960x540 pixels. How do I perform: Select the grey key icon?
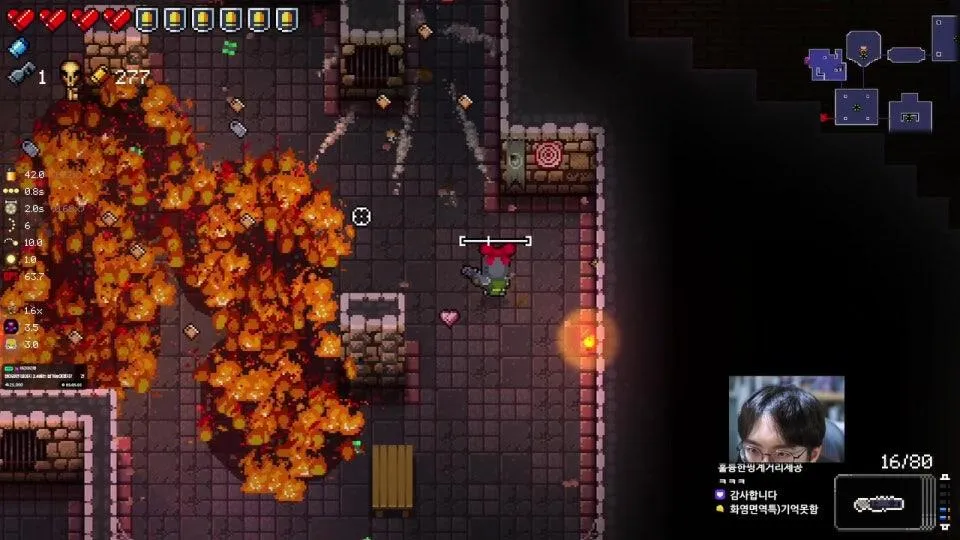click(x=18, y=75)
